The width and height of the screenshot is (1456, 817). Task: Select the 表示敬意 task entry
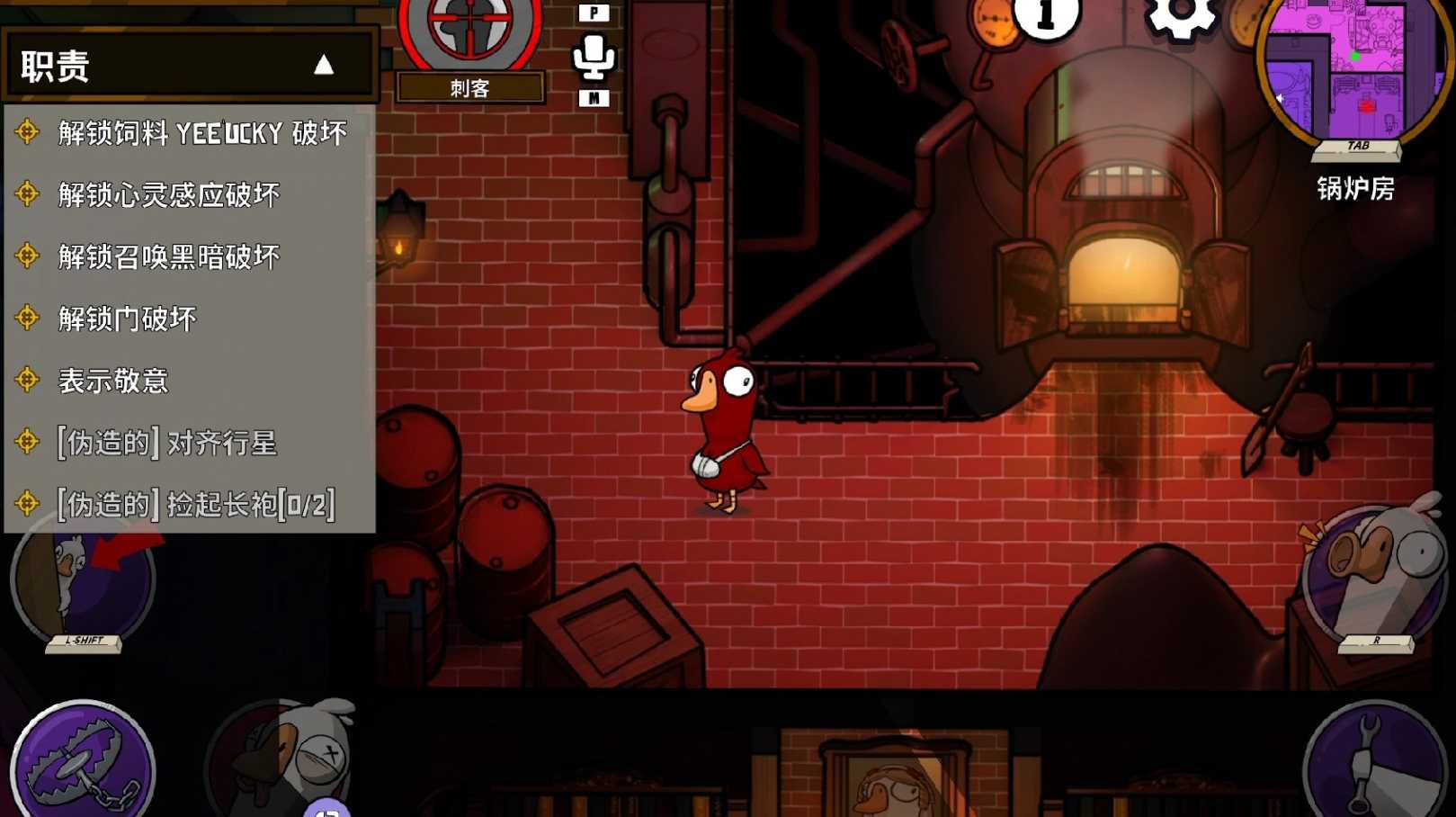[x=113, y=381]
